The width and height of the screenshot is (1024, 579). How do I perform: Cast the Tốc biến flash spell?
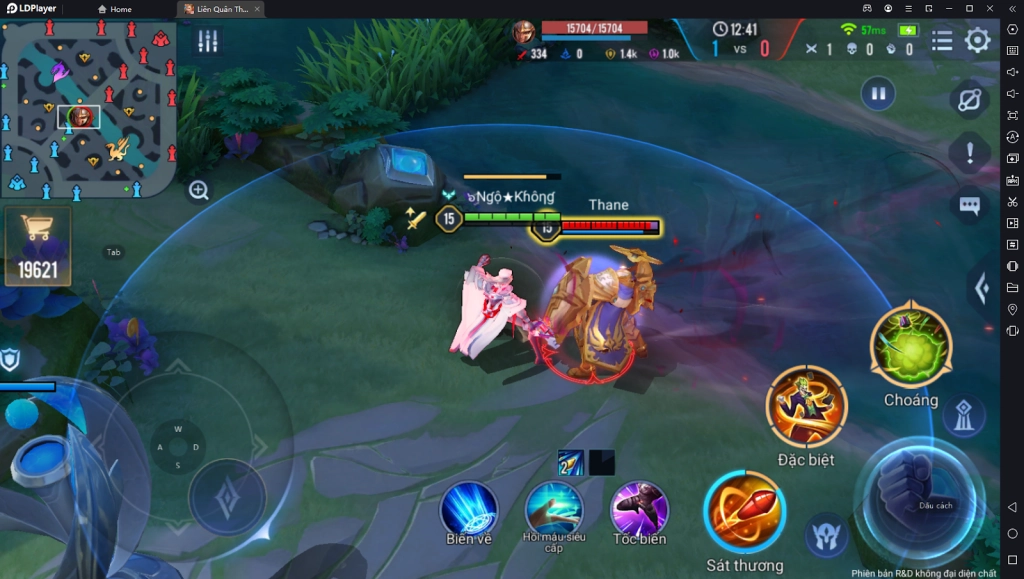pos(639,508)
